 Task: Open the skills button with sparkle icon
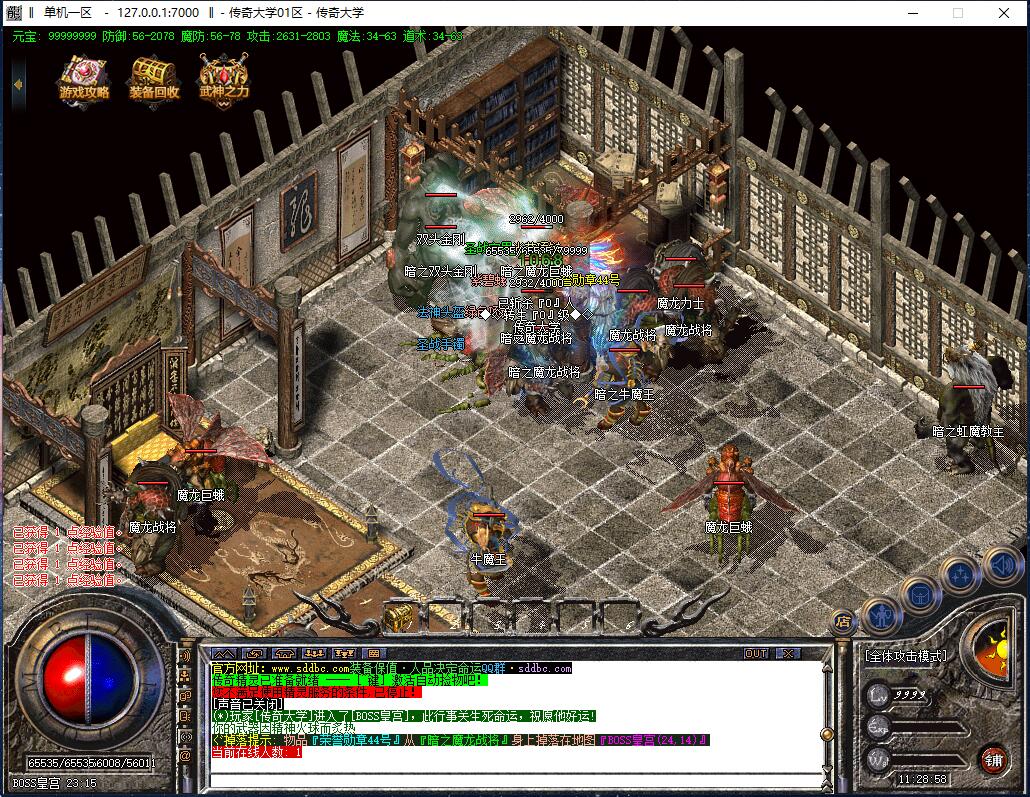[960, 575]
